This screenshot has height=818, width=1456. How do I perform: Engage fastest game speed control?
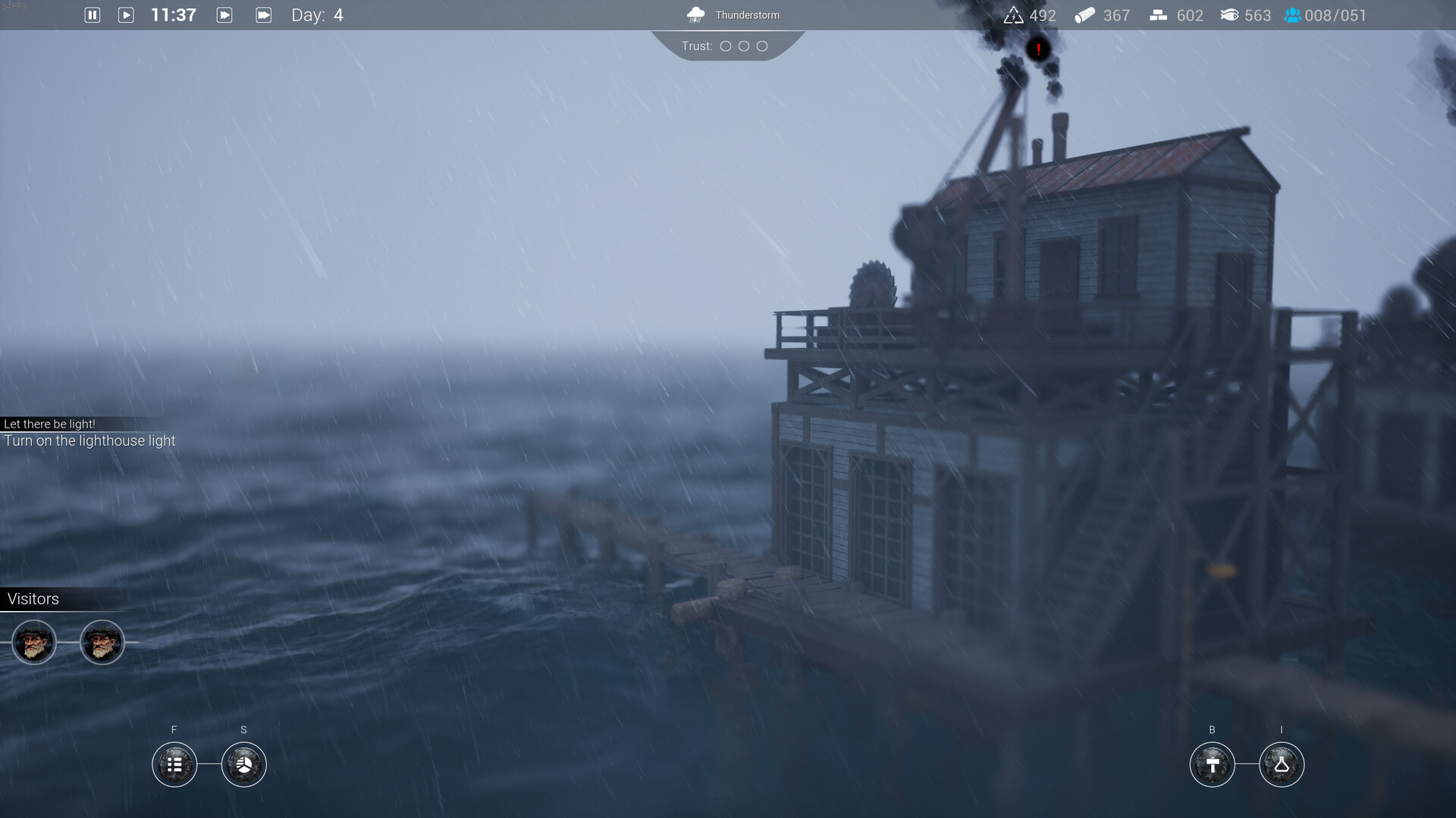[x=263, y=14]
